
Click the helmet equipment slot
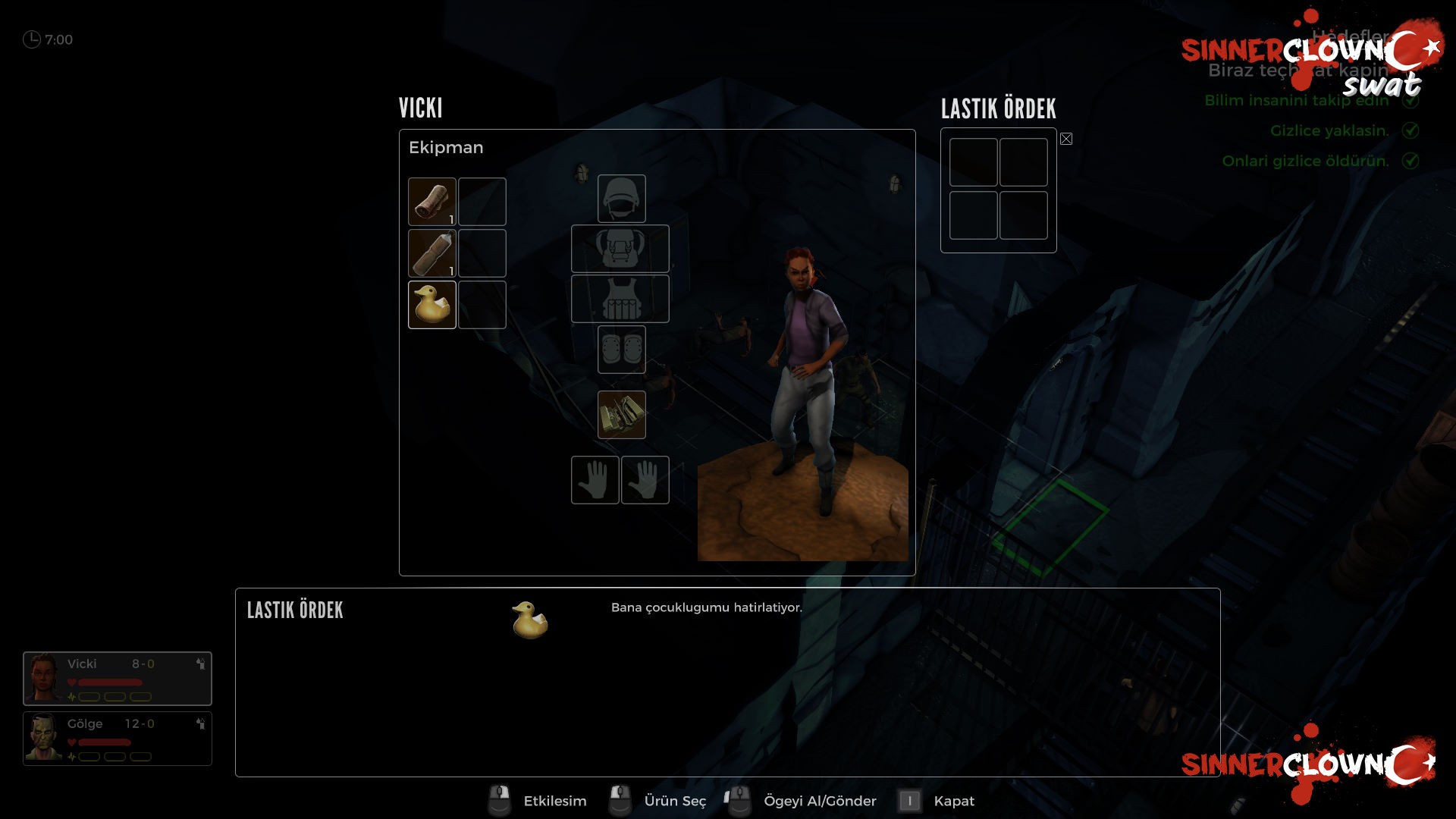621,199
